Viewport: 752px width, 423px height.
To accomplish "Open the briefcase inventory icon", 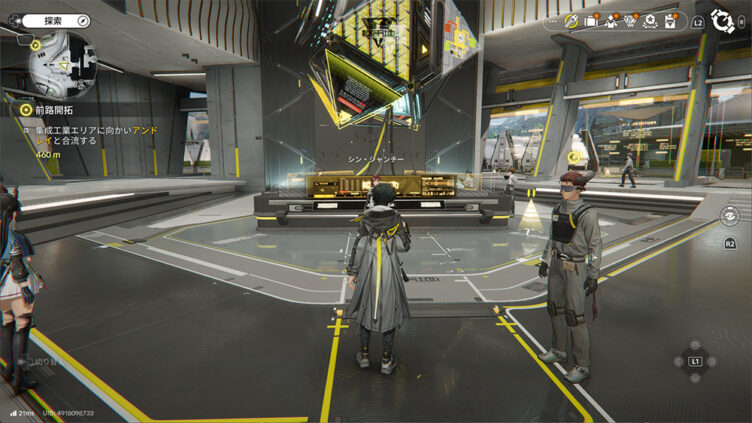I will [592, 20].
